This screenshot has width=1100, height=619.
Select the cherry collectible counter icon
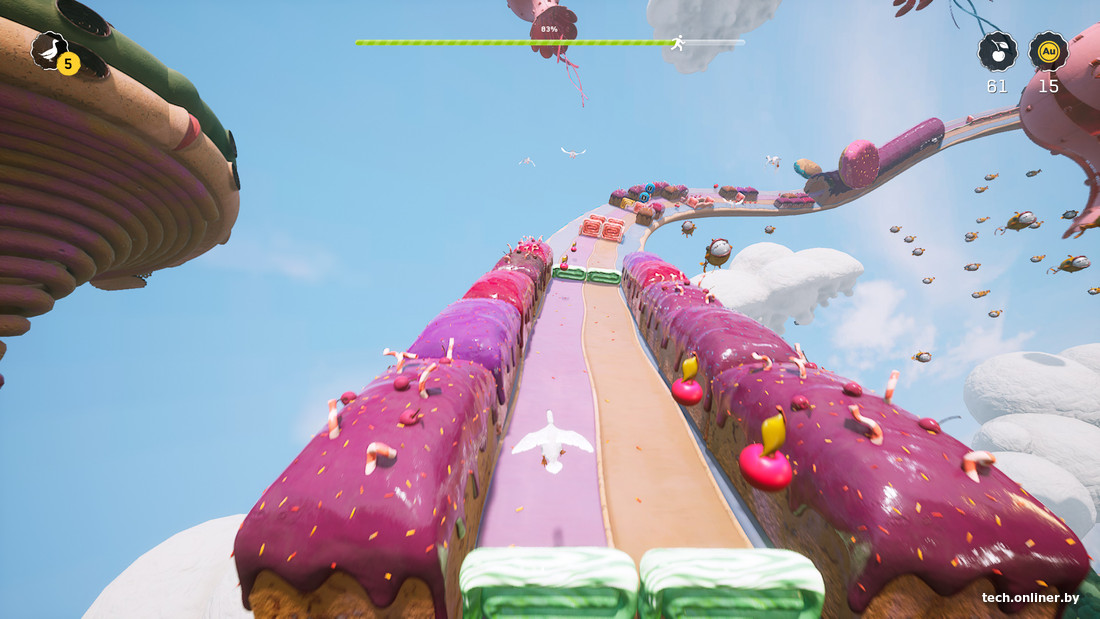997,51
